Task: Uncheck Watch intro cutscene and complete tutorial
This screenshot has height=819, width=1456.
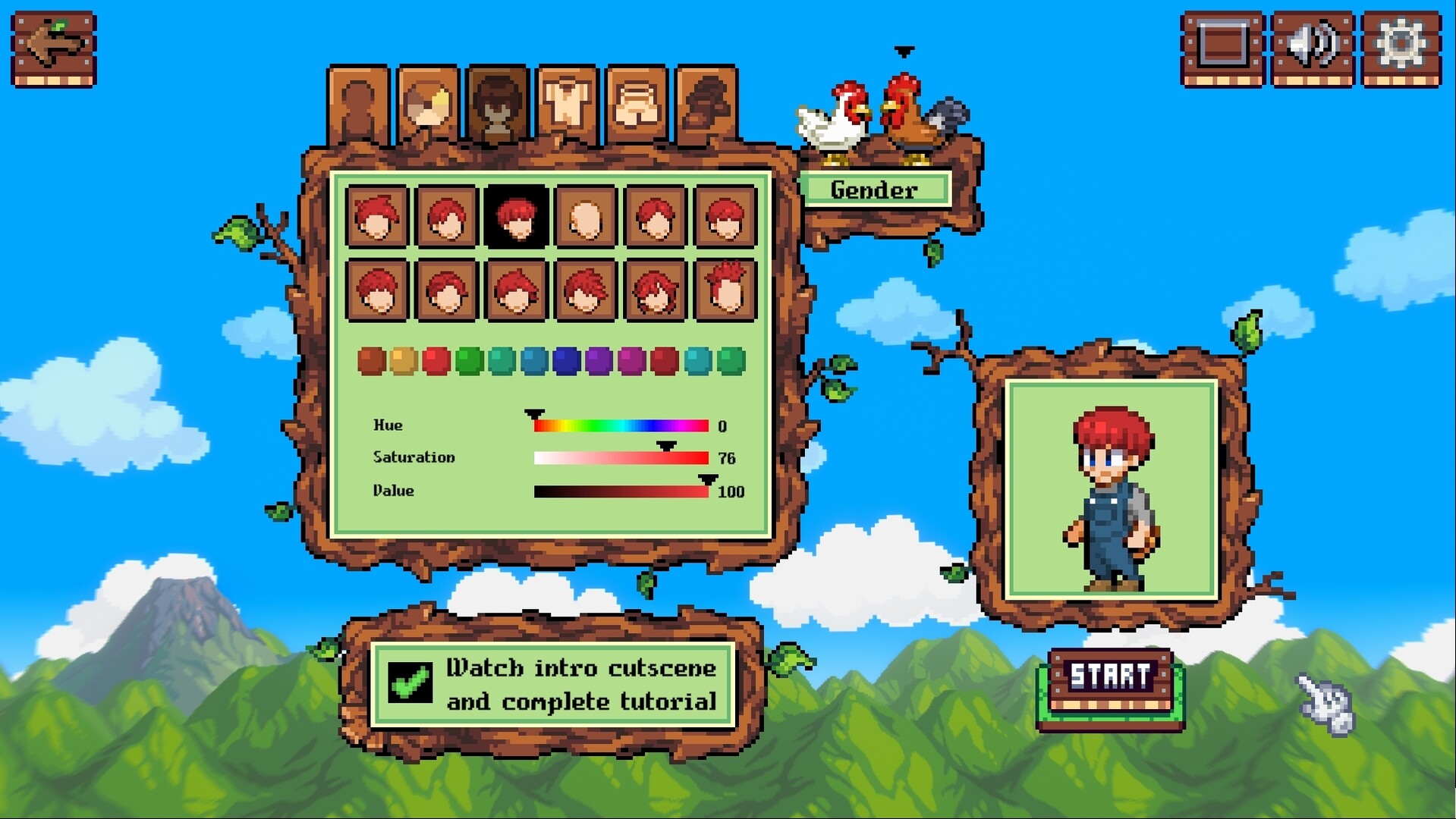Action: point(409,683)
